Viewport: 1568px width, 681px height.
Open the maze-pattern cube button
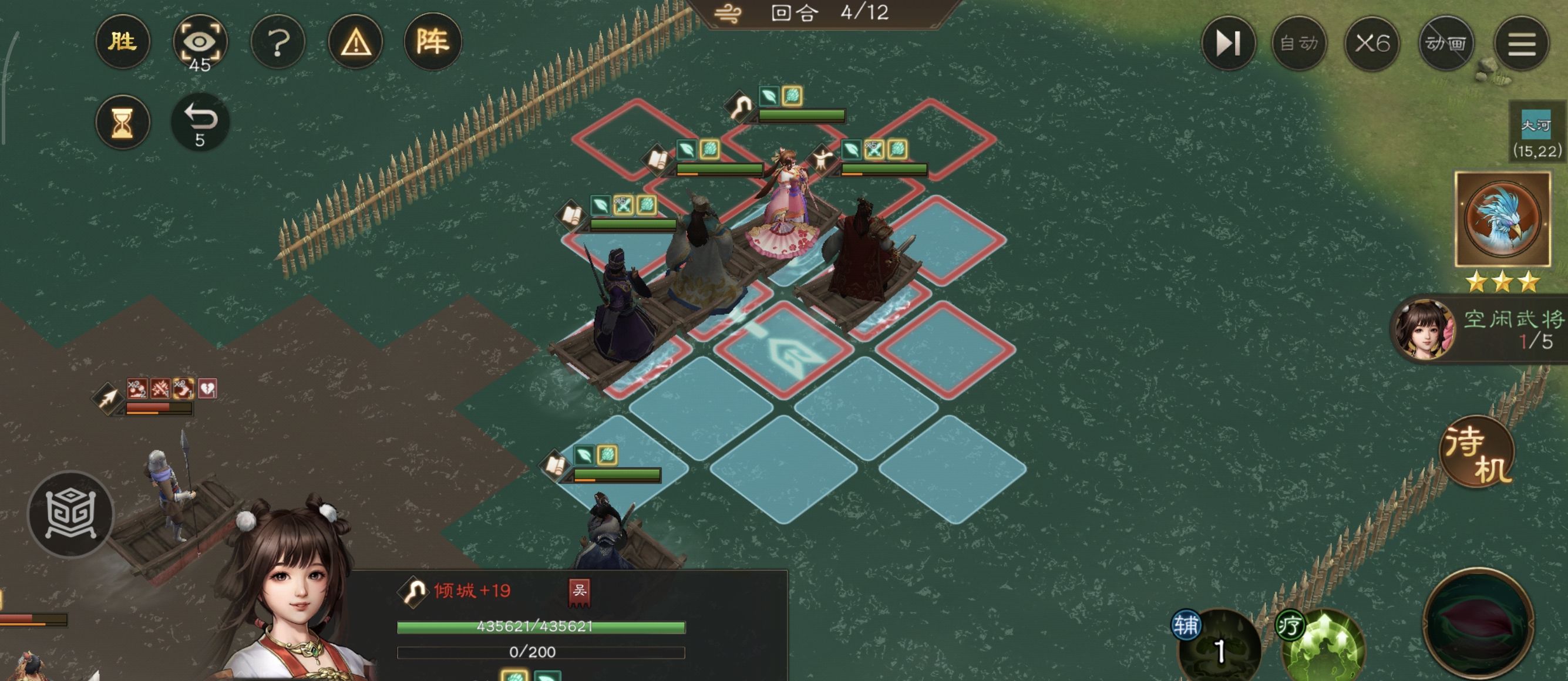pos(71,514)
